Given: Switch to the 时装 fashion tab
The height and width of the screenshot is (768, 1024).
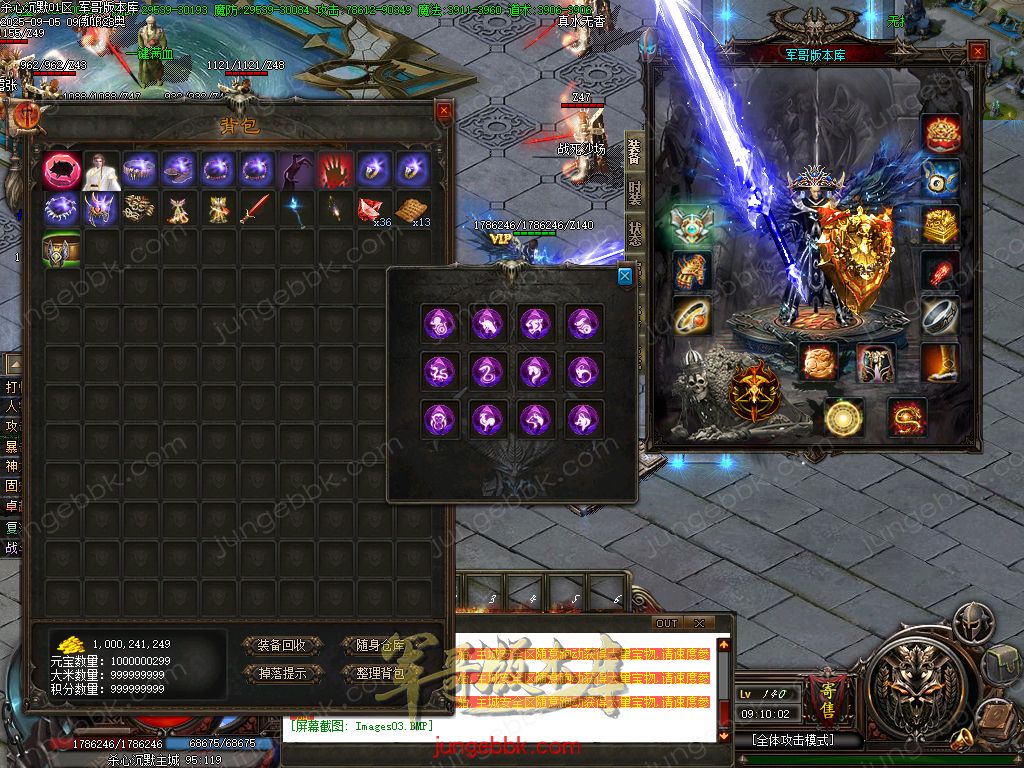Looking at the screenshot, I should pos(635,193).
